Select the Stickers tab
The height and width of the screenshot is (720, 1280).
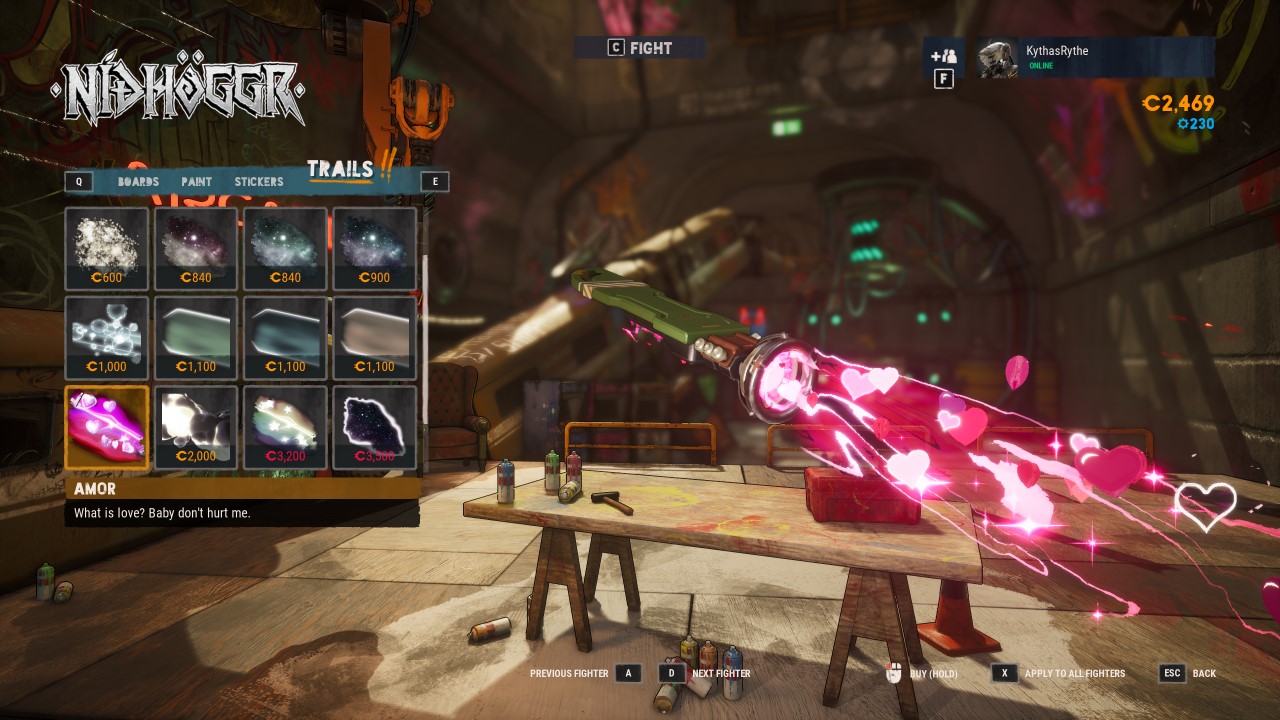point(259,182)
